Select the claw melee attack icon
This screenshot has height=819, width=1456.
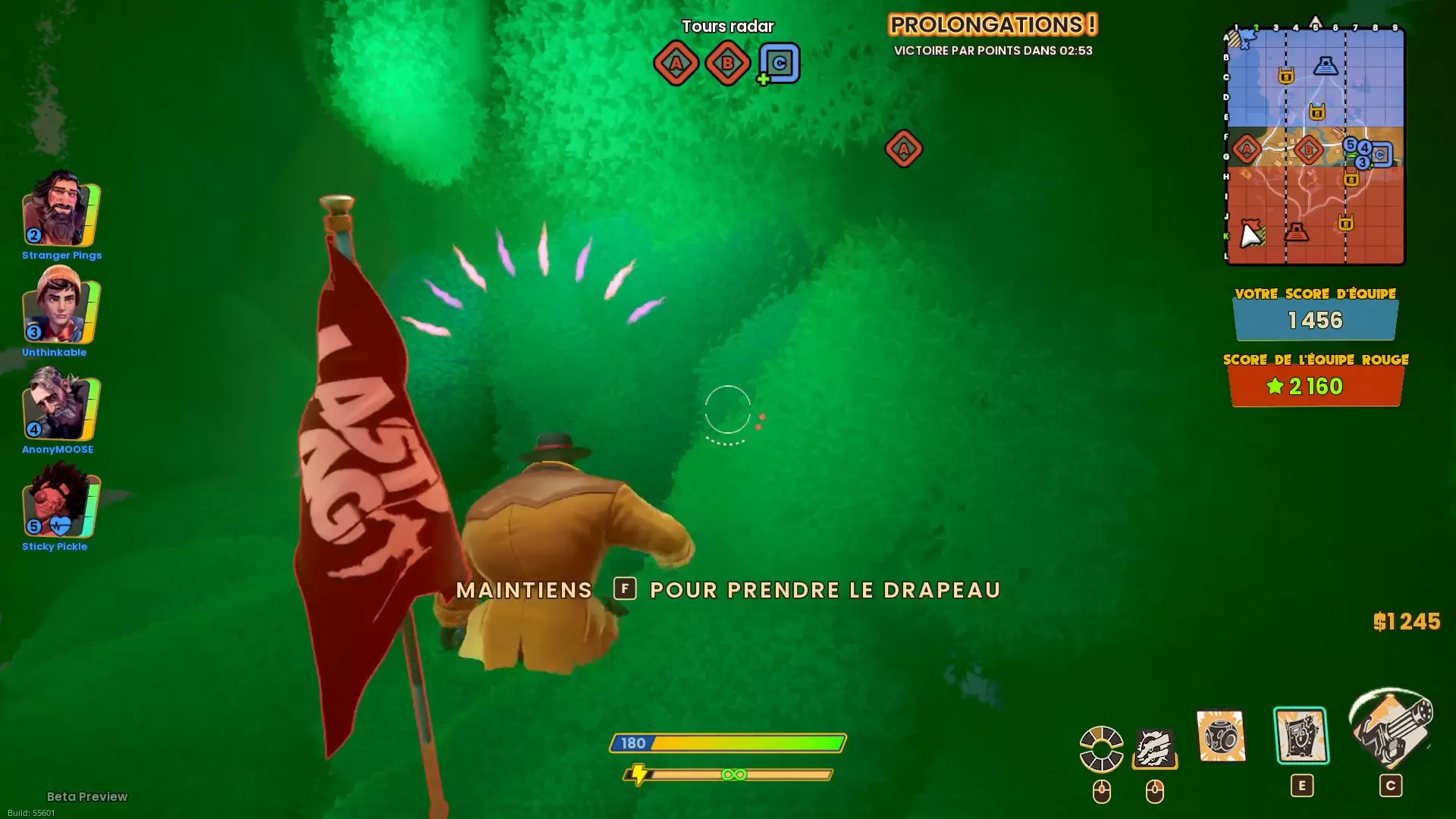click(x=1155, y=749)
